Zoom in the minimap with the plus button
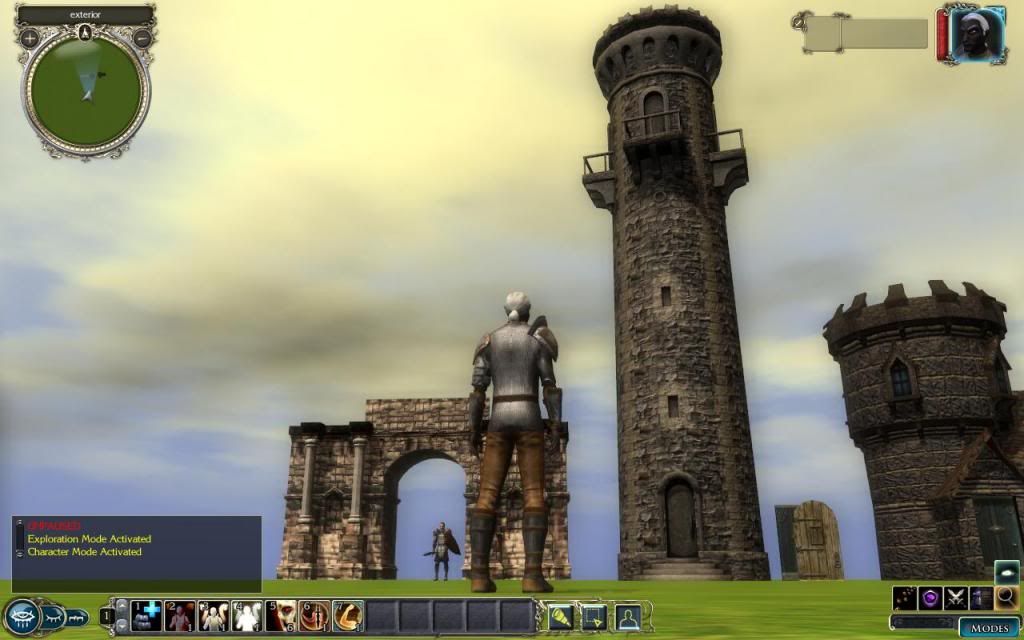The width and height of the screenshot is (1024, 640). pos(30,38)
